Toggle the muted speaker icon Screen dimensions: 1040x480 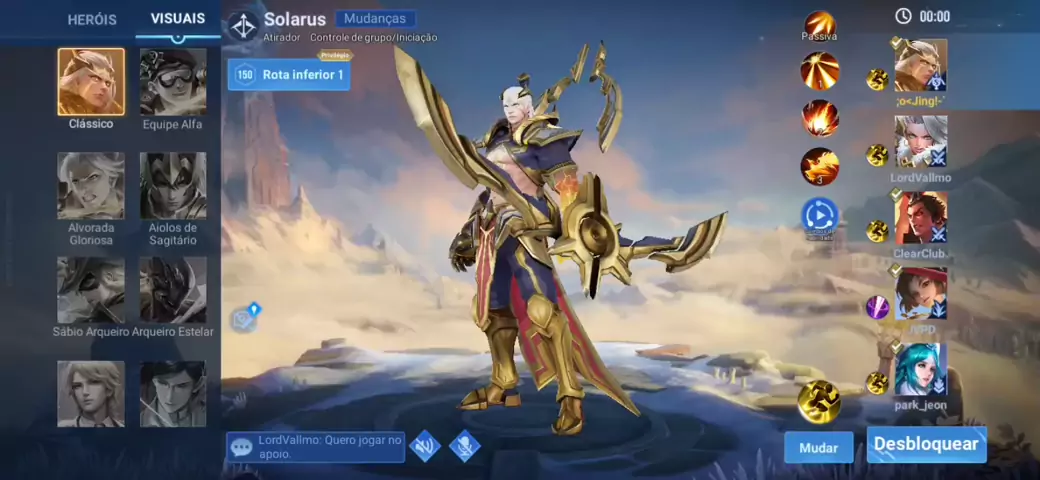pos(425,446)
